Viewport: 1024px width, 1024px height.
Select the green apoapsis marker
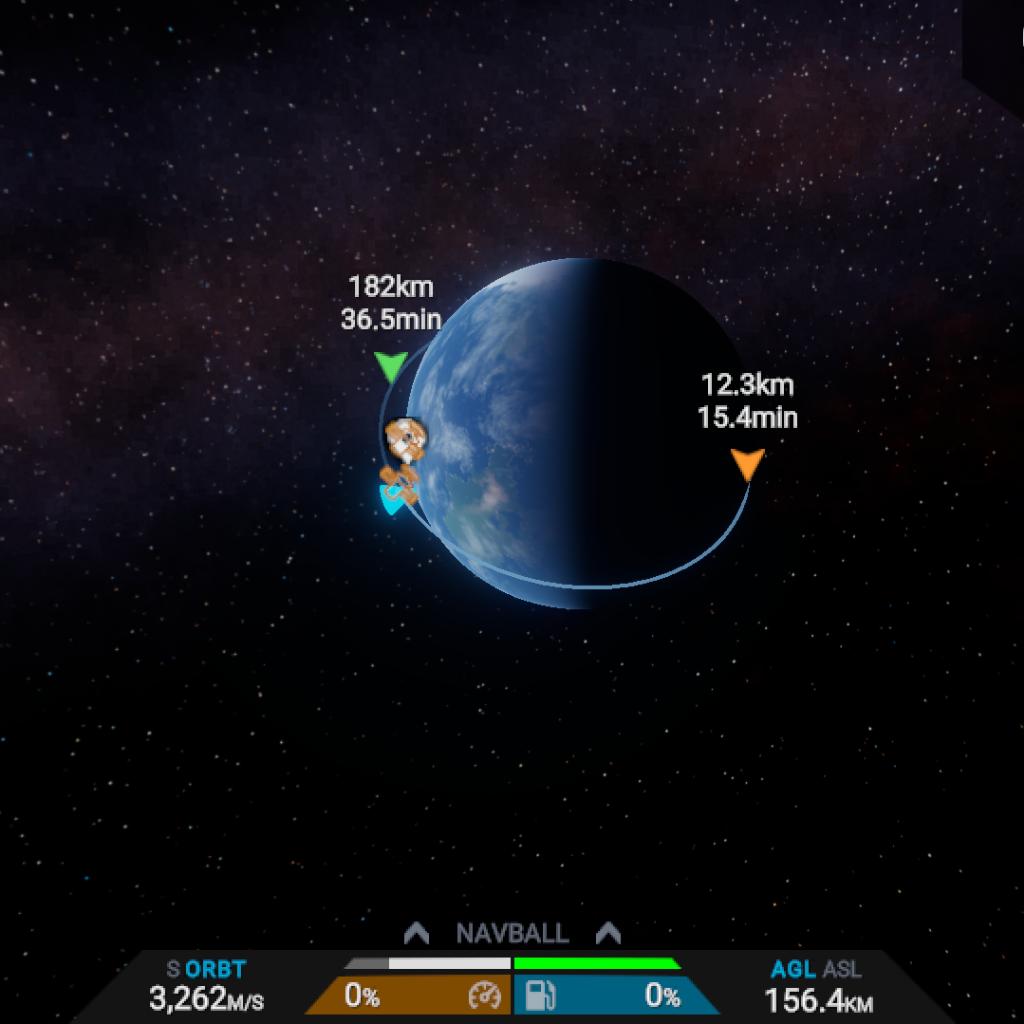[x=390, y=367]
